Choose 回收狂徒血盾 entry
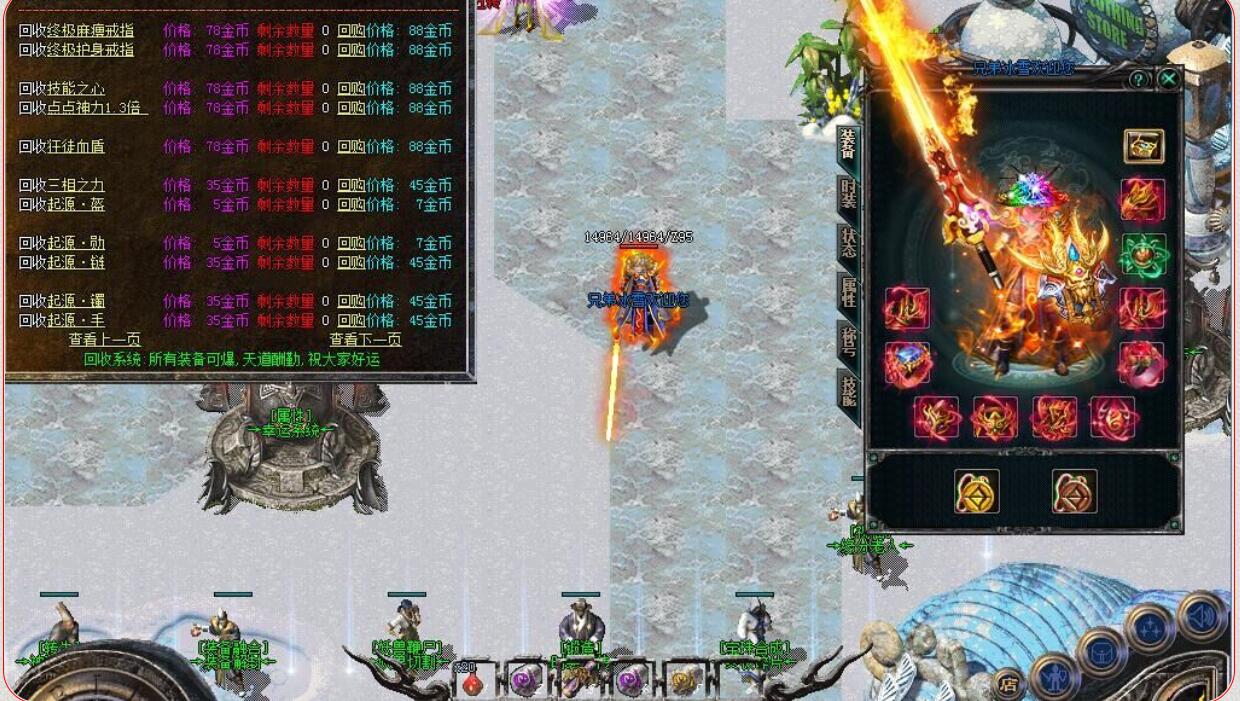This screenshot has height=701, width=1240. click(x=62, y=146)
